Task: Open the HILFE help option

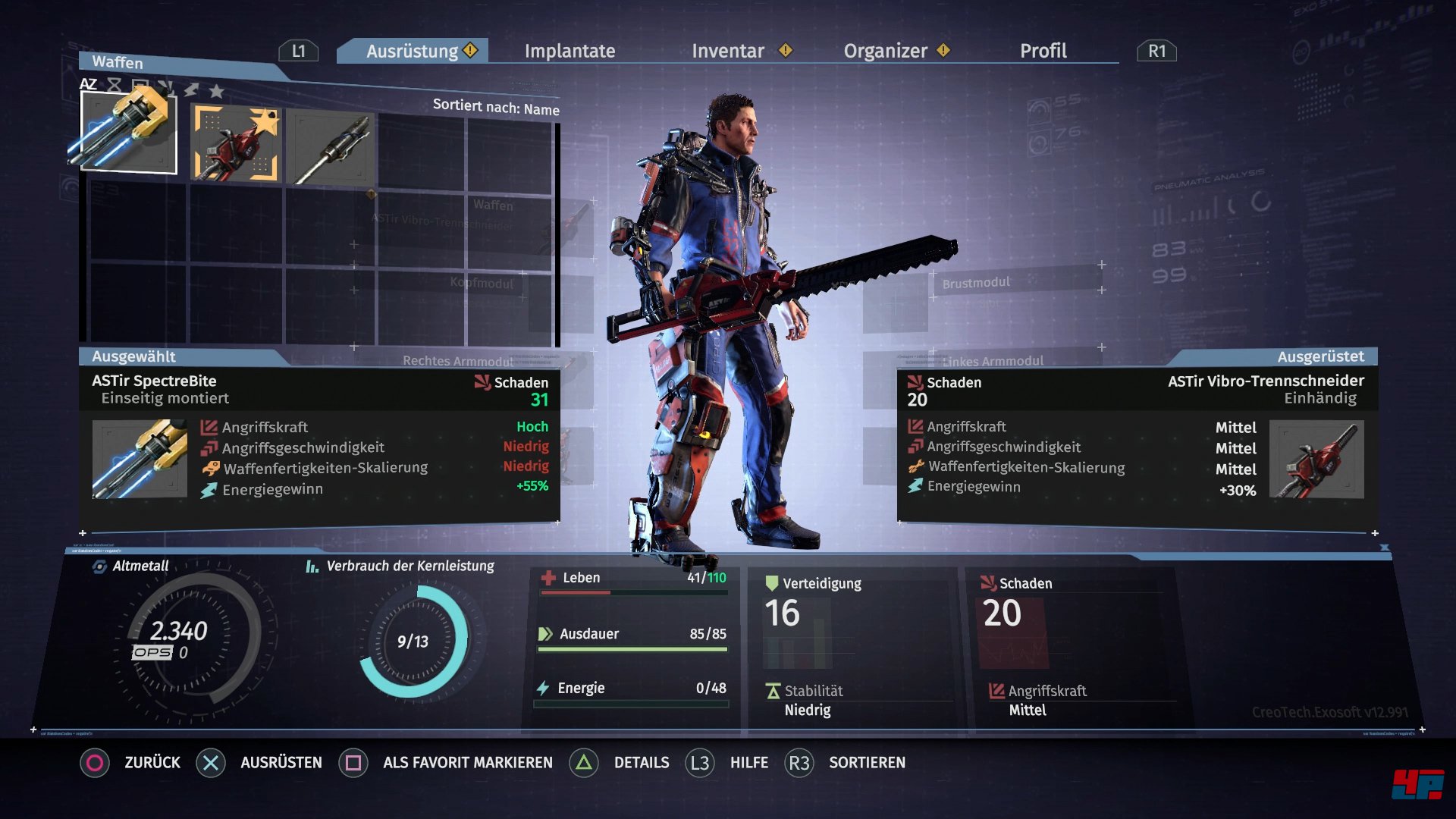Action: coord(748,762)
